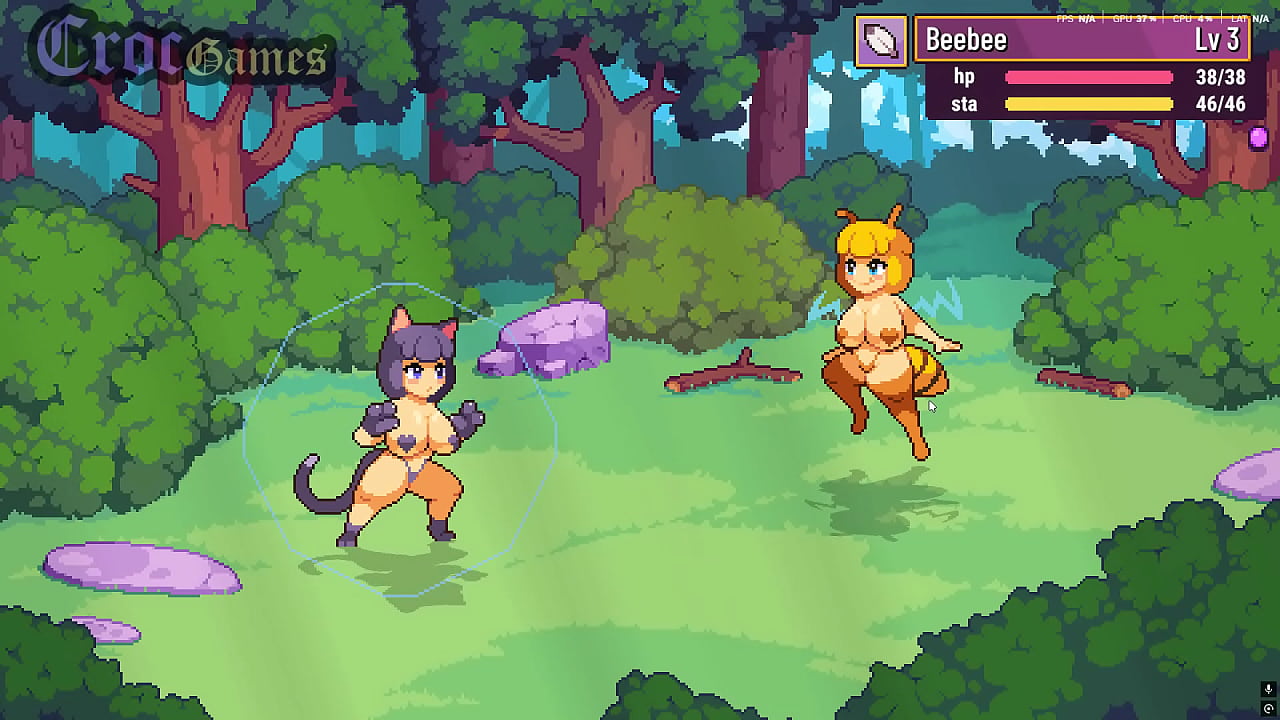
Task: Toggle the microphone overlay icon
Action: pos(1268,690)
